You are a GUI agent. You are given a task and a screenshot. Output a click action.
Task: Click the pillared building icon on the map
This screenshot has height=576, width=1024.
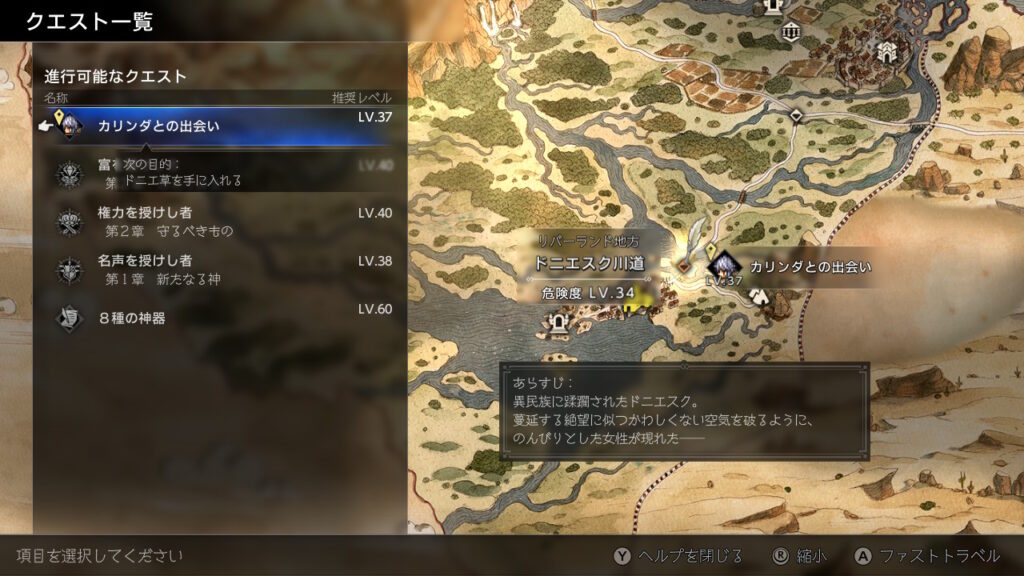coord(792,30)
